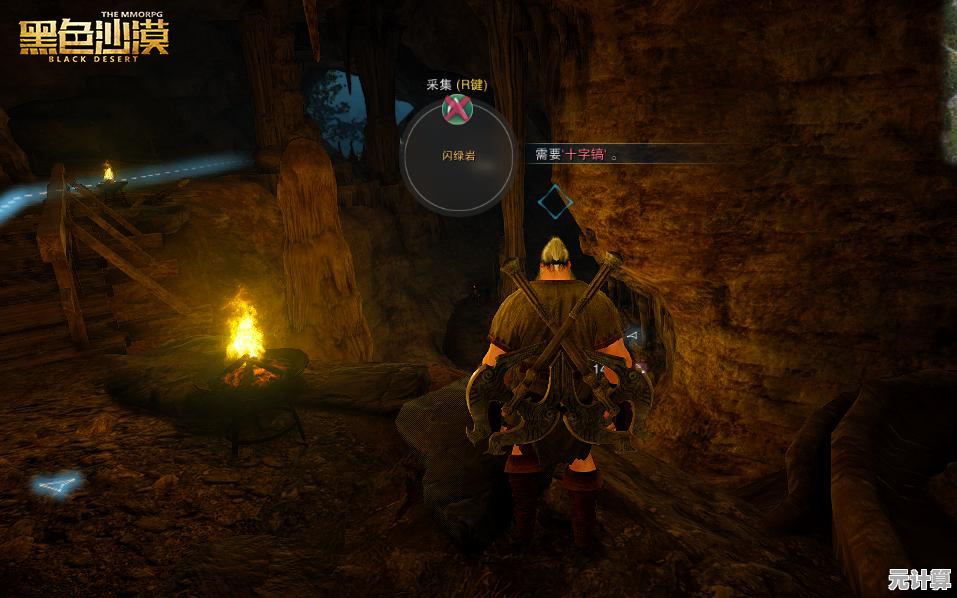957x598 pixels.
Task: Click the crossed-out gathering icon
Action: tap(457, 108)
